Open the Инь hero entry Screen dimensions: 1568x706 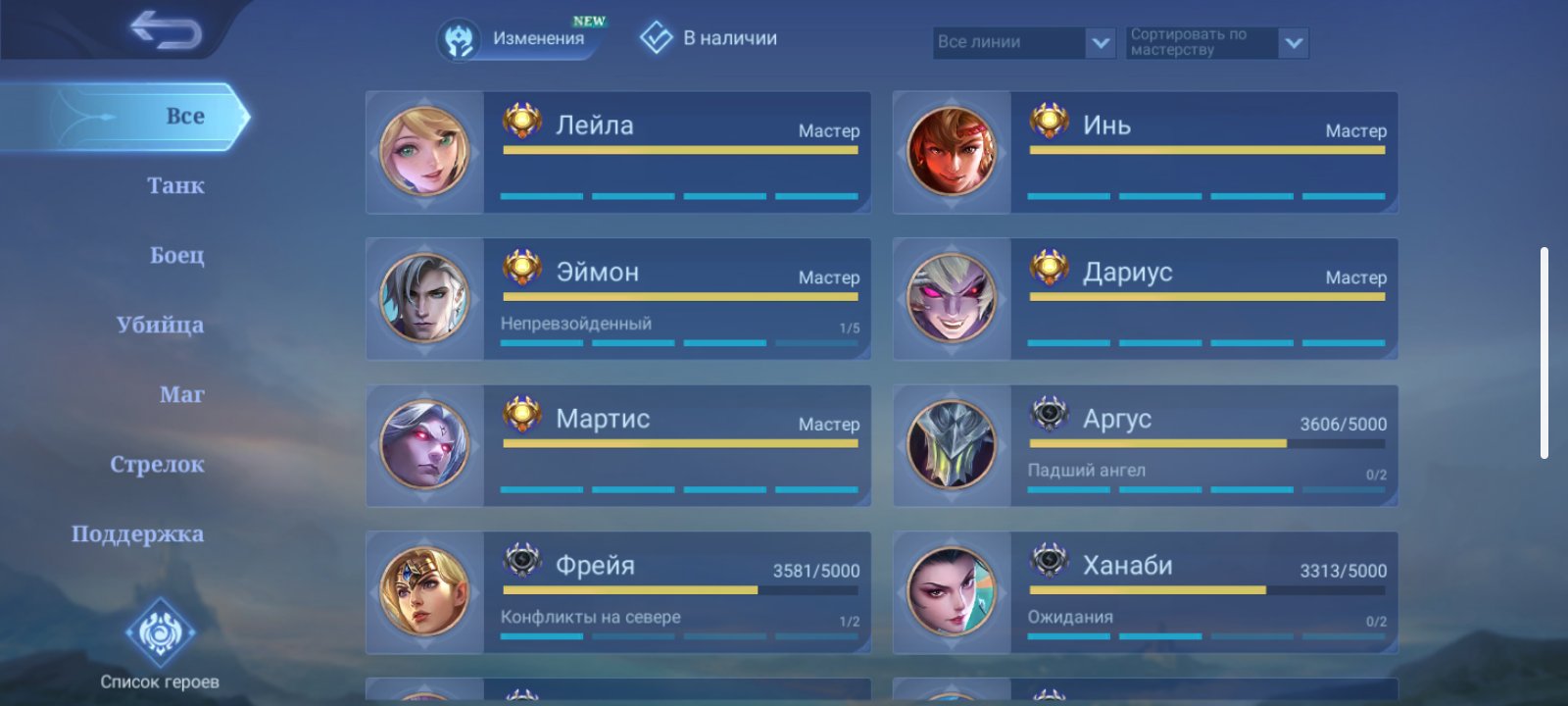pos(1145,153)
